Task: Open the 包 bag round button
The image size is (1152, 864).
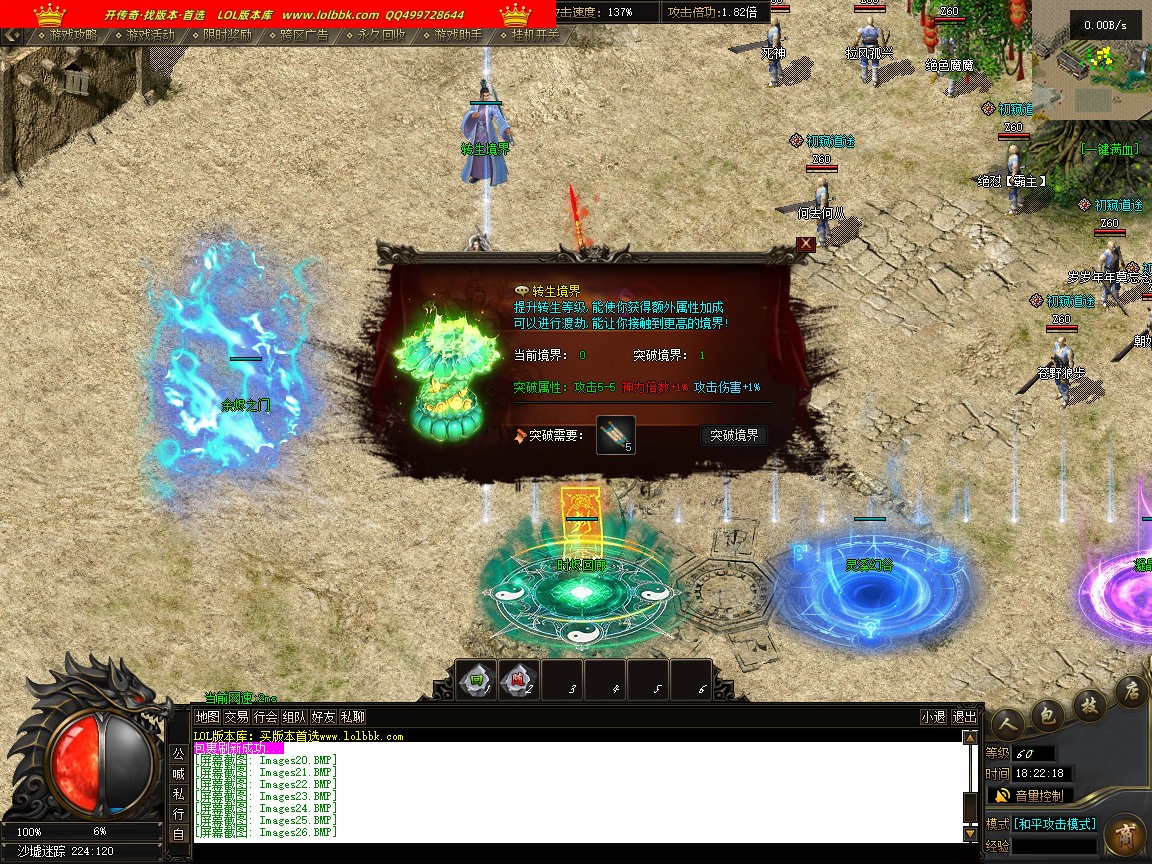Action: [1047, 714]
